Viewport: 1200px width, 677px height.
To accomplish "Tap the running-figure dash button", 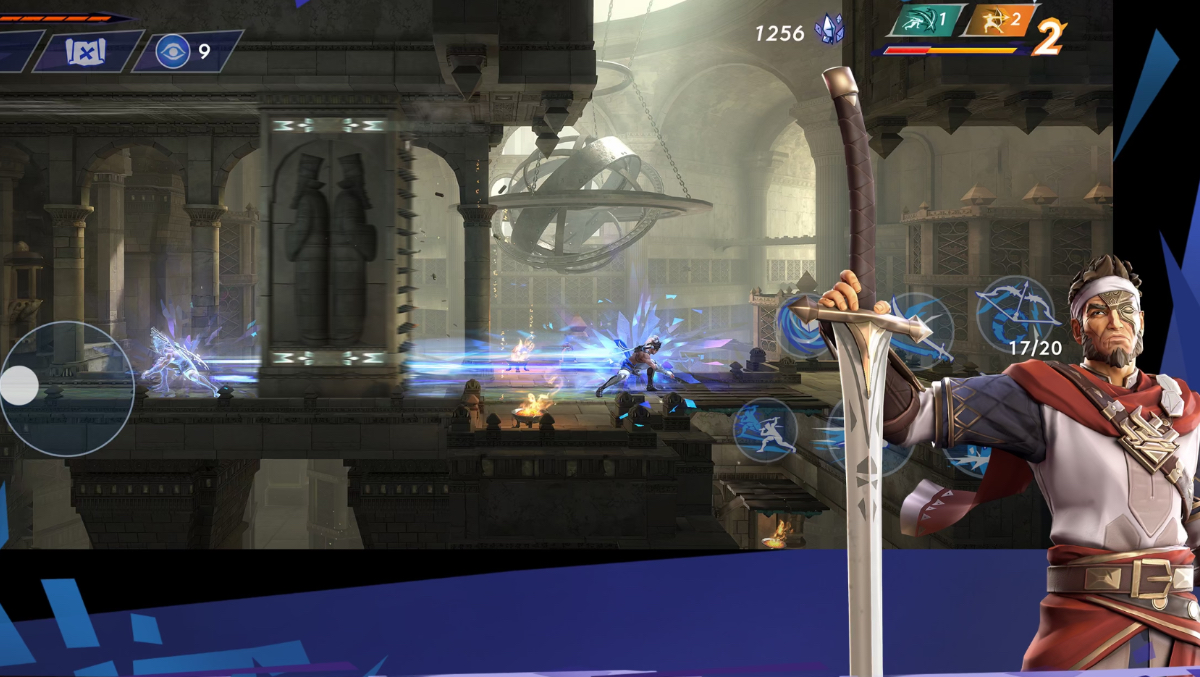I will tap(765, 430).
